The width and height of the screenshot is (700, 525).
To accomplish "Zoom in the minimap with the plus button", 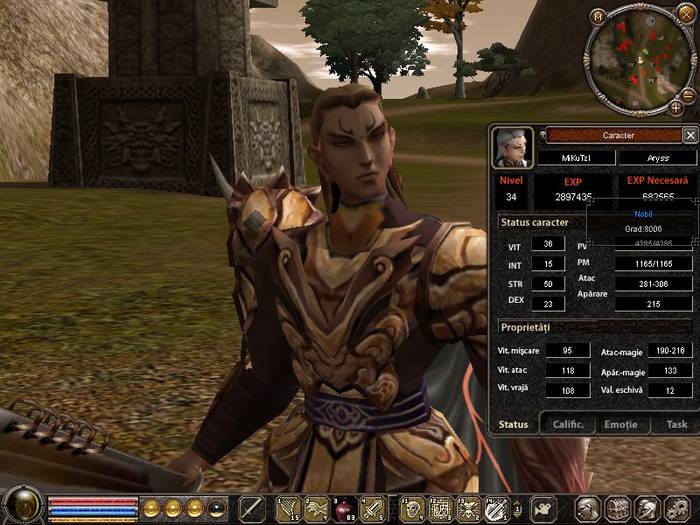I will (676, 106).
